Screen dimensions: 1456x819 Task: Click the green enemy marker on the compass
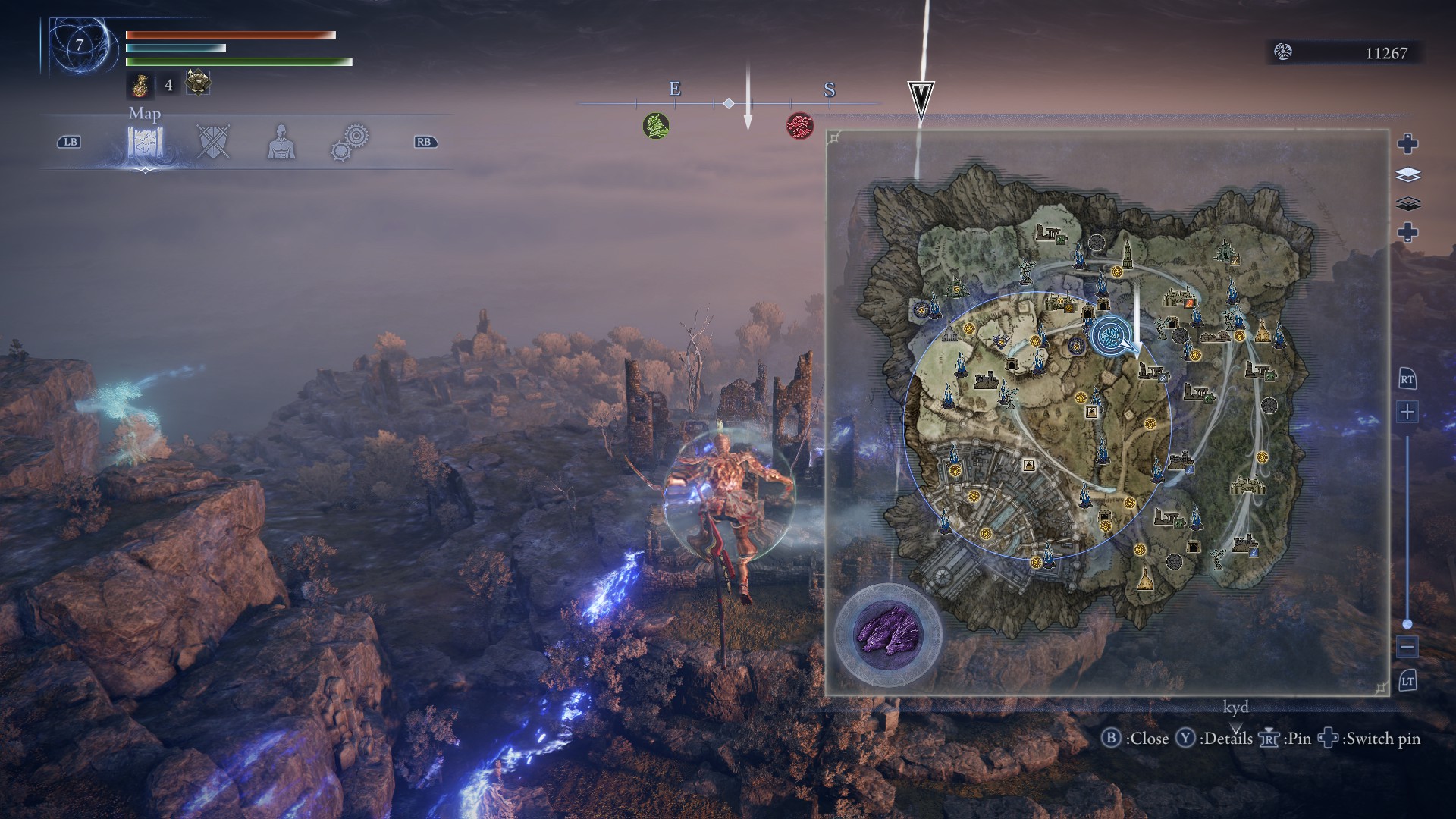656,125
